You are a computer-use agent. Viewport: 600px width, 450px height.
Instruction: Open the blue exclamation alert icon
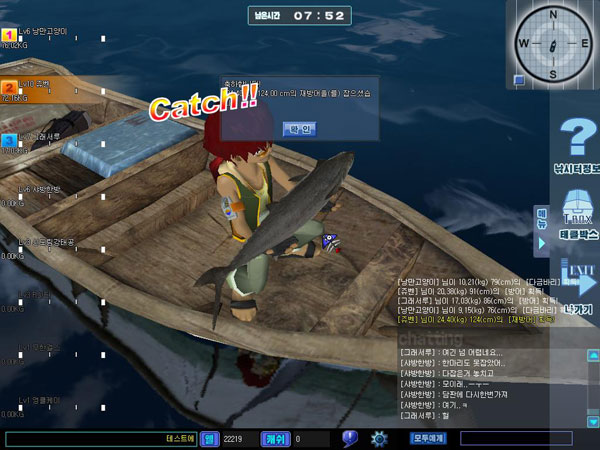click(350, 438)
